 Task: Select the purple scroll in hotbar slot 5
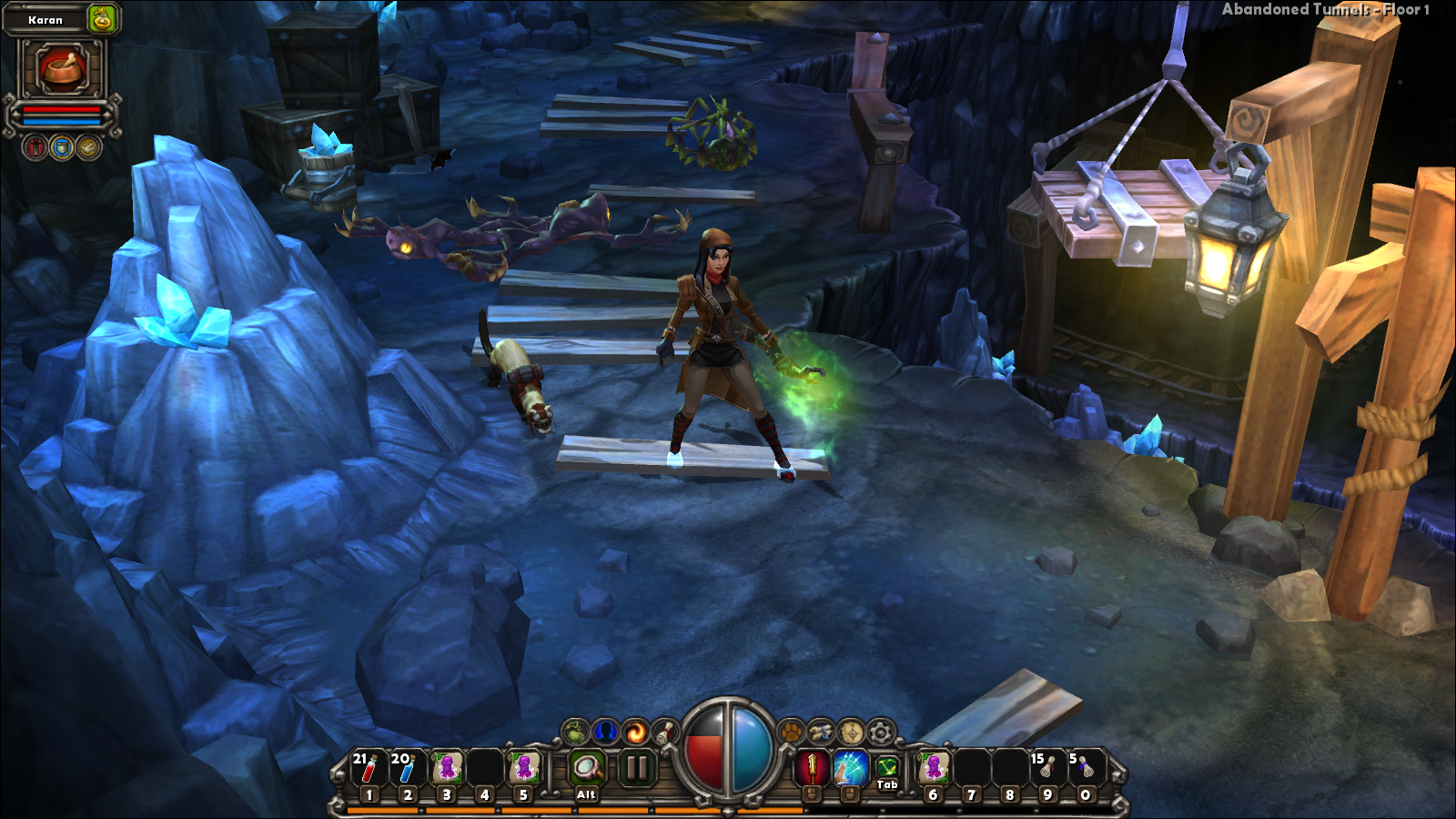point(523,769)
